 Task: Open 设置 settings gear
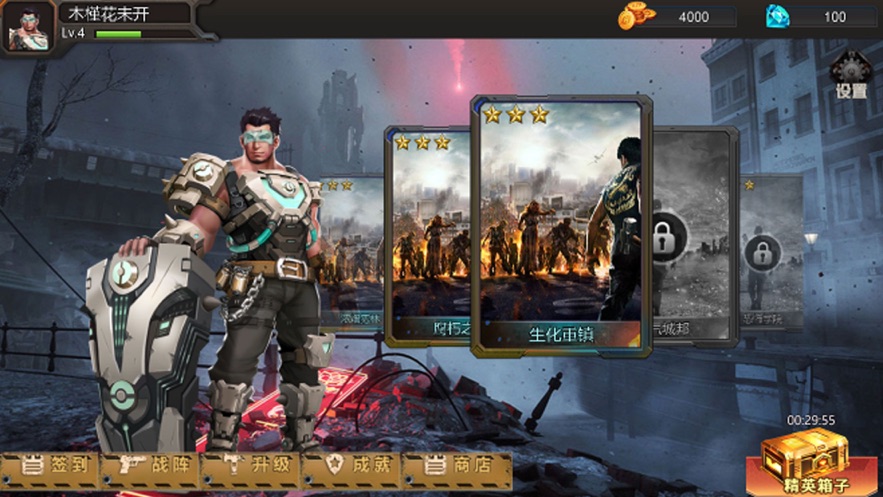[851, 74]
